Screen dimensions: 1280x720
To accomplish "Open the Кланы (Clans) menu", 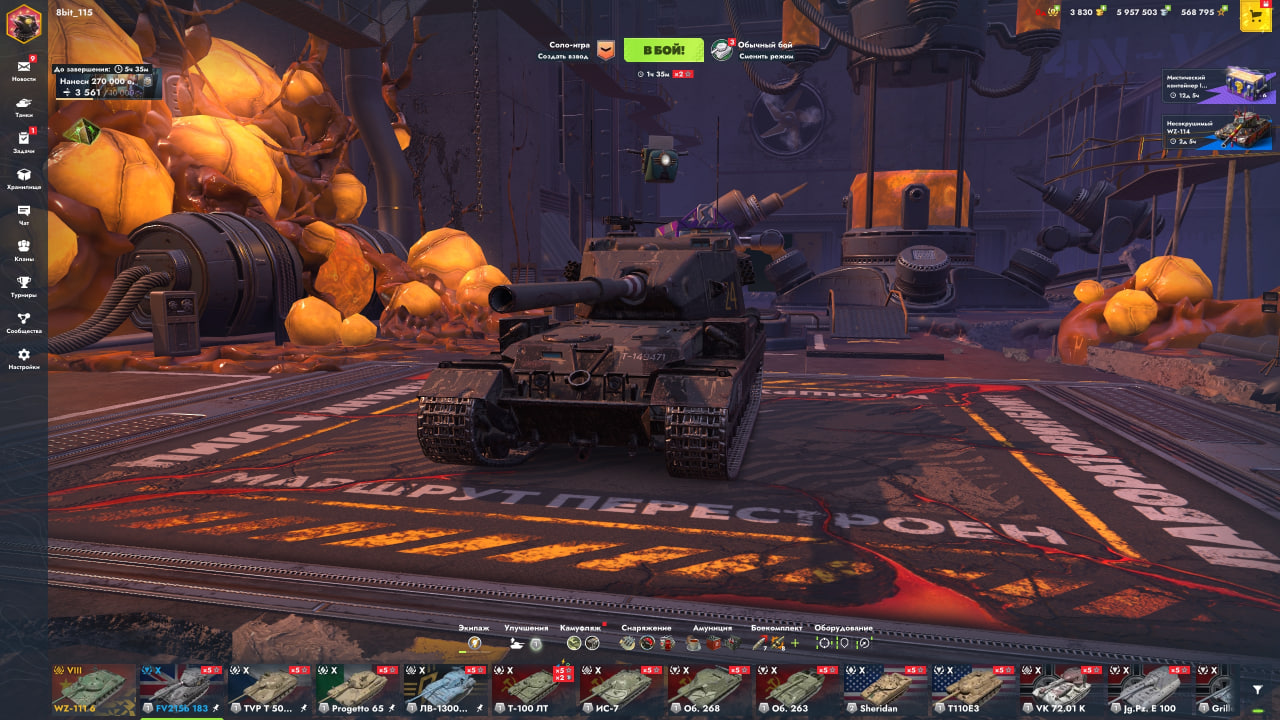I will [x=24, y=250].
